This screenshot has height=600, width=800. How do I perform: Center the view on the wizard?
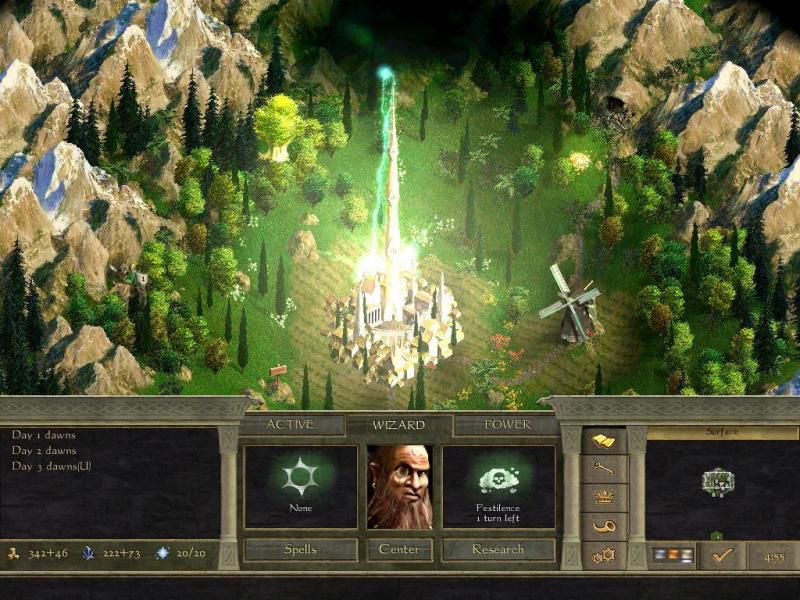coord(399,549)
